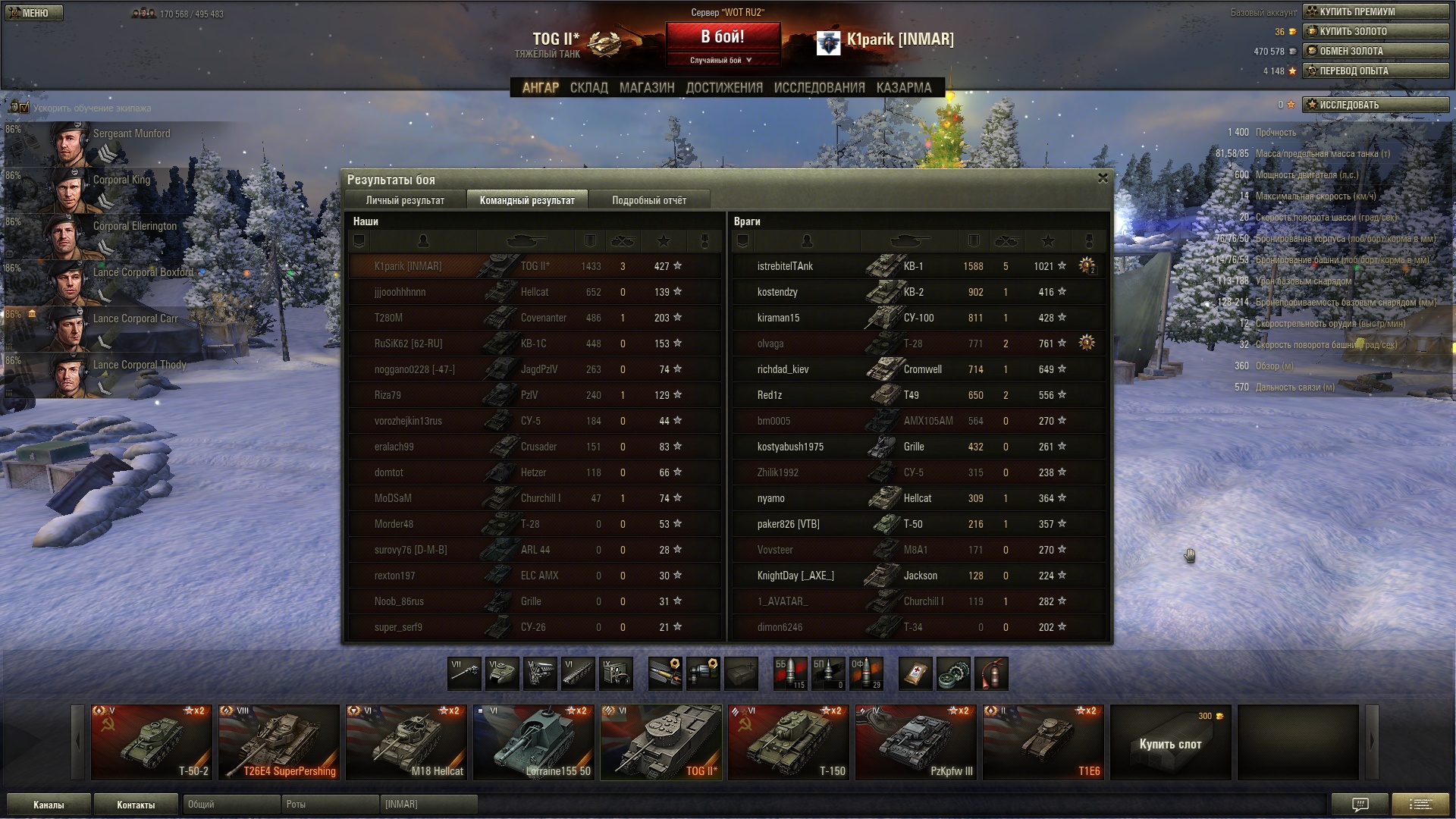Open the Контакты list
The width and height of the screenshot is (1456, 819).
tap(136, 805)
